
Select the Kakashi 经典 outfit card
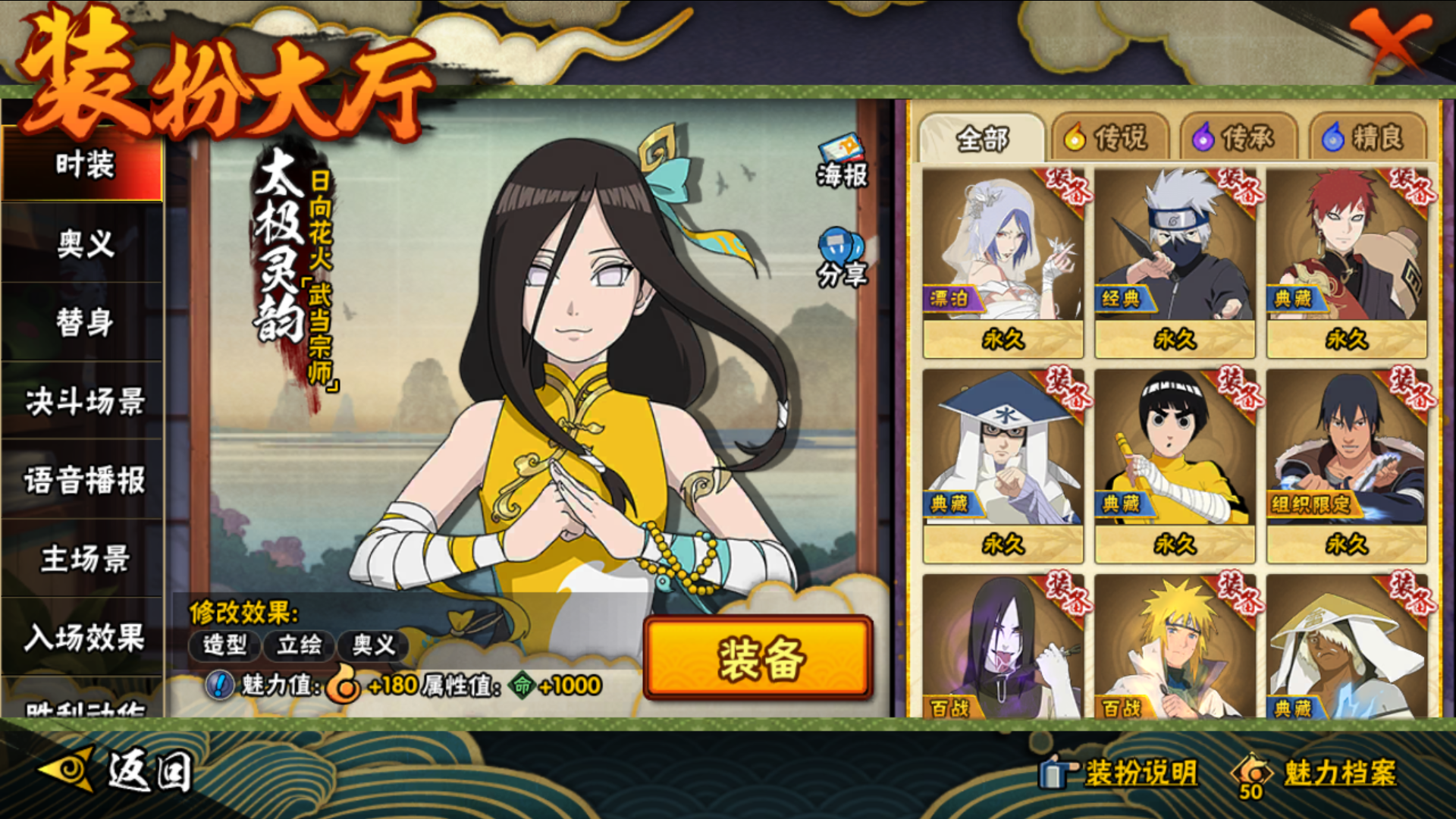(x=1175, y=262)
